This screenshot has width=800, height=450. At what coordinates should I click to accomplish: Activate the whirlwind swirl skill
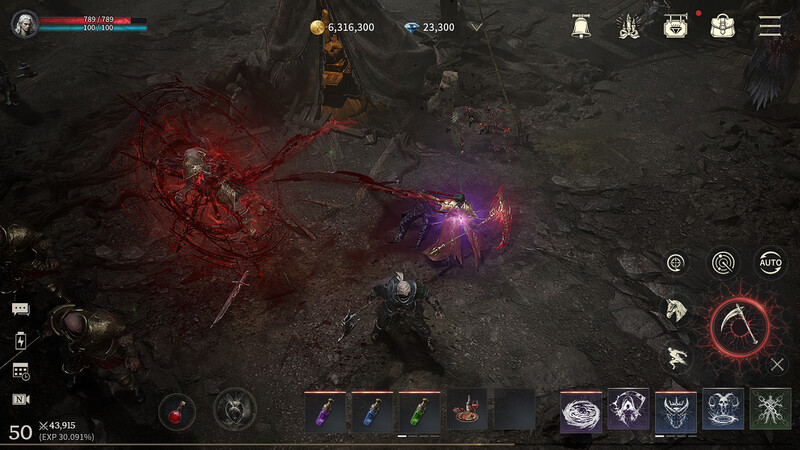(581, 410)
